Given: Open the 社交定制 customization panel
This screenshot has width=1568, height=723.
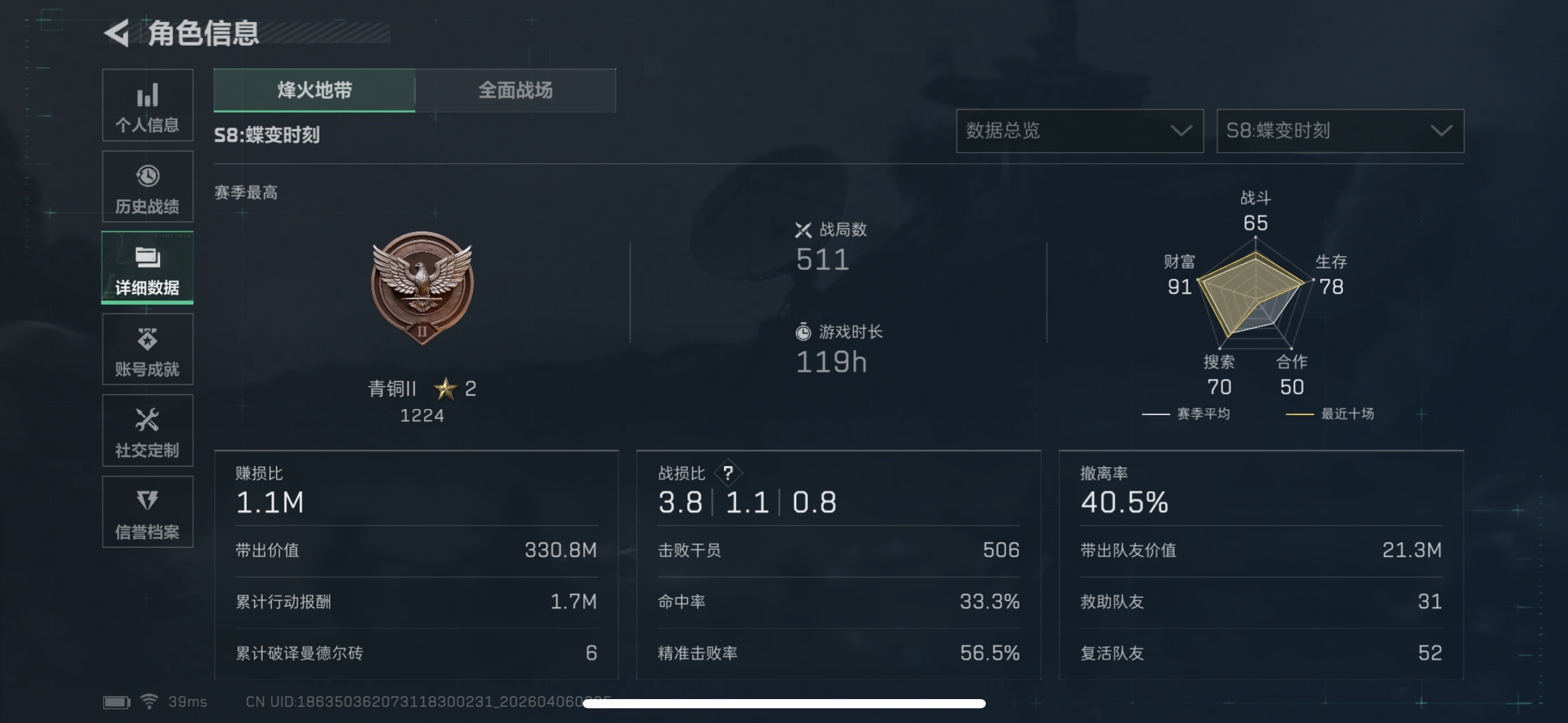Looking at the screenshot, I should pos(147,431).
